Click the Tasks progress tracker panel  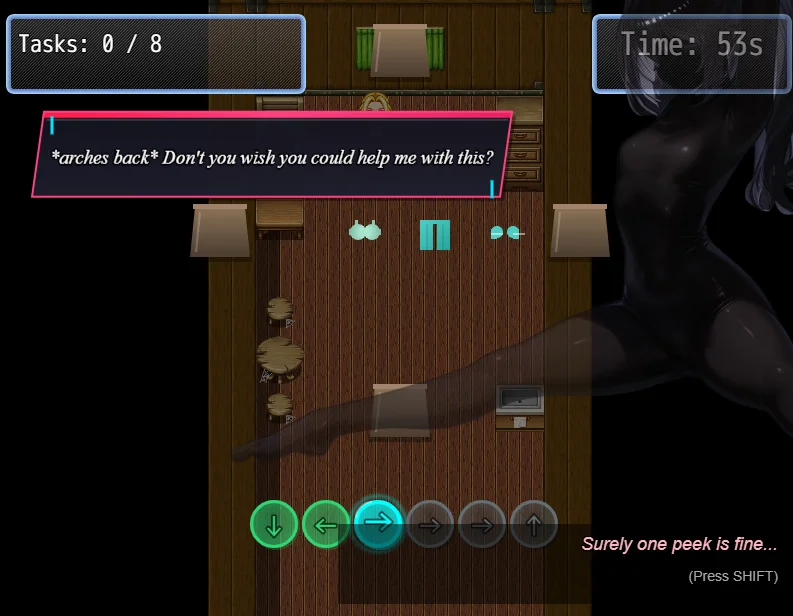click(156, 54)
